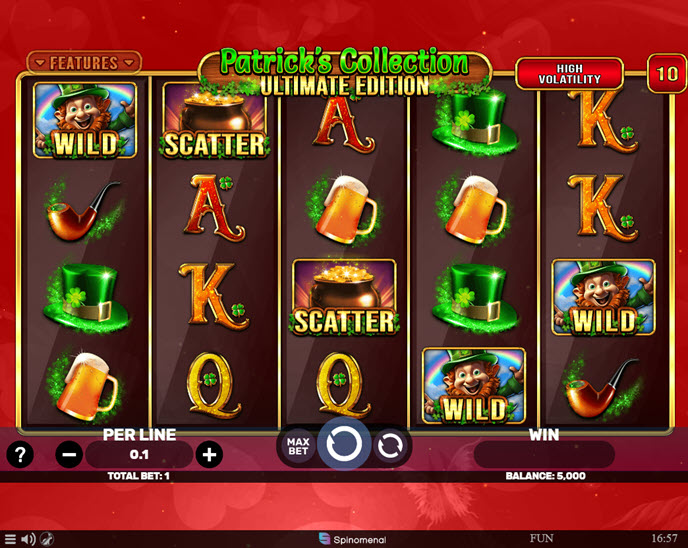The width and height of the screenshot is (688, 548).
Task: Click the quick spin rocket icon
Action: (47, 539)
